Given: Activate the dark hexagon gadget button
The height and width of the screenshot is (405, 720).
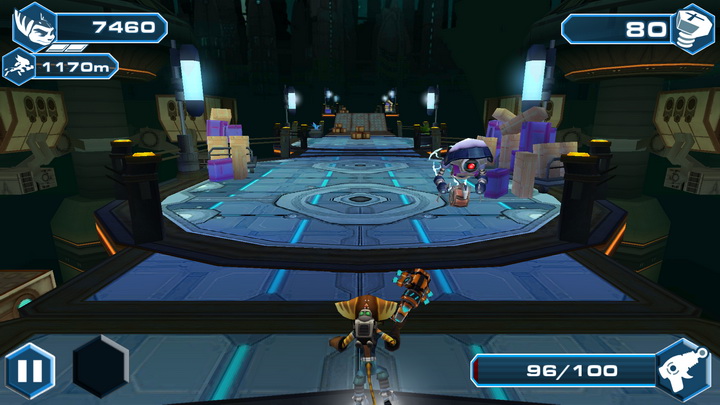Looking at the screenshot, I should coord(100,367).
